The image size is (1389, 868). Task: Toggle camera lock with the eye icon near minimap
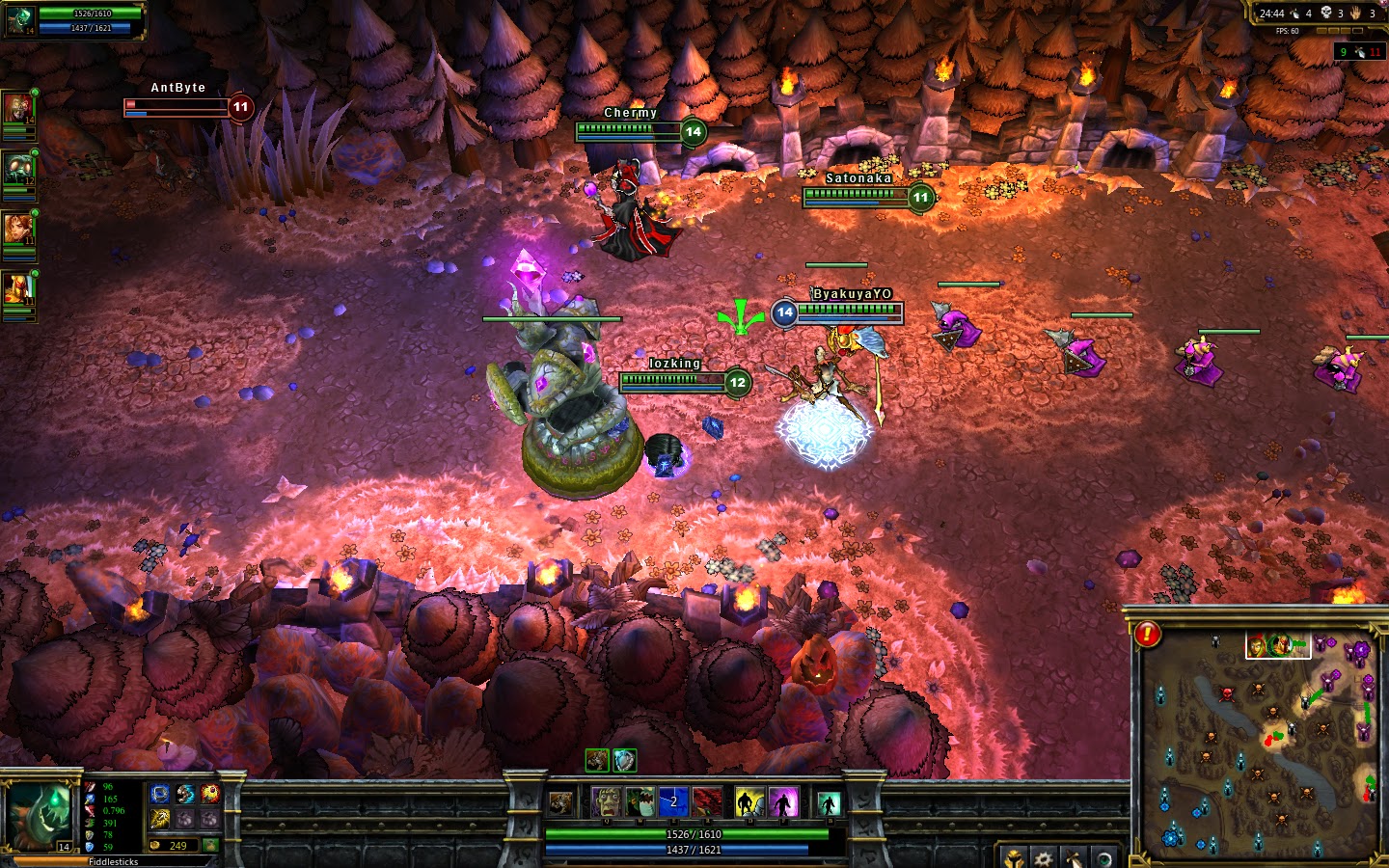(x=1104, y=858)
